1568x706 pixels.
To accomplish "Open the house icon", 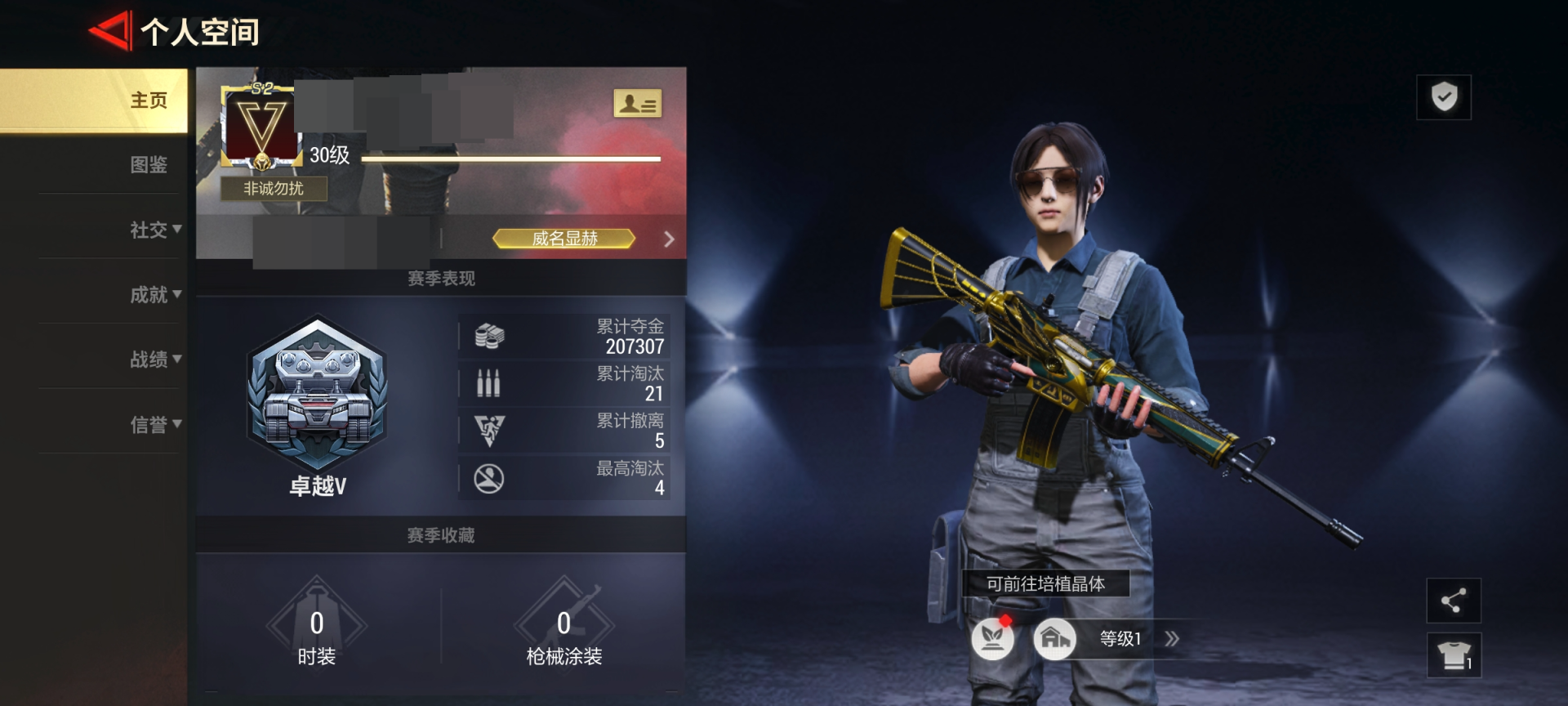I will click(1054, 638).
